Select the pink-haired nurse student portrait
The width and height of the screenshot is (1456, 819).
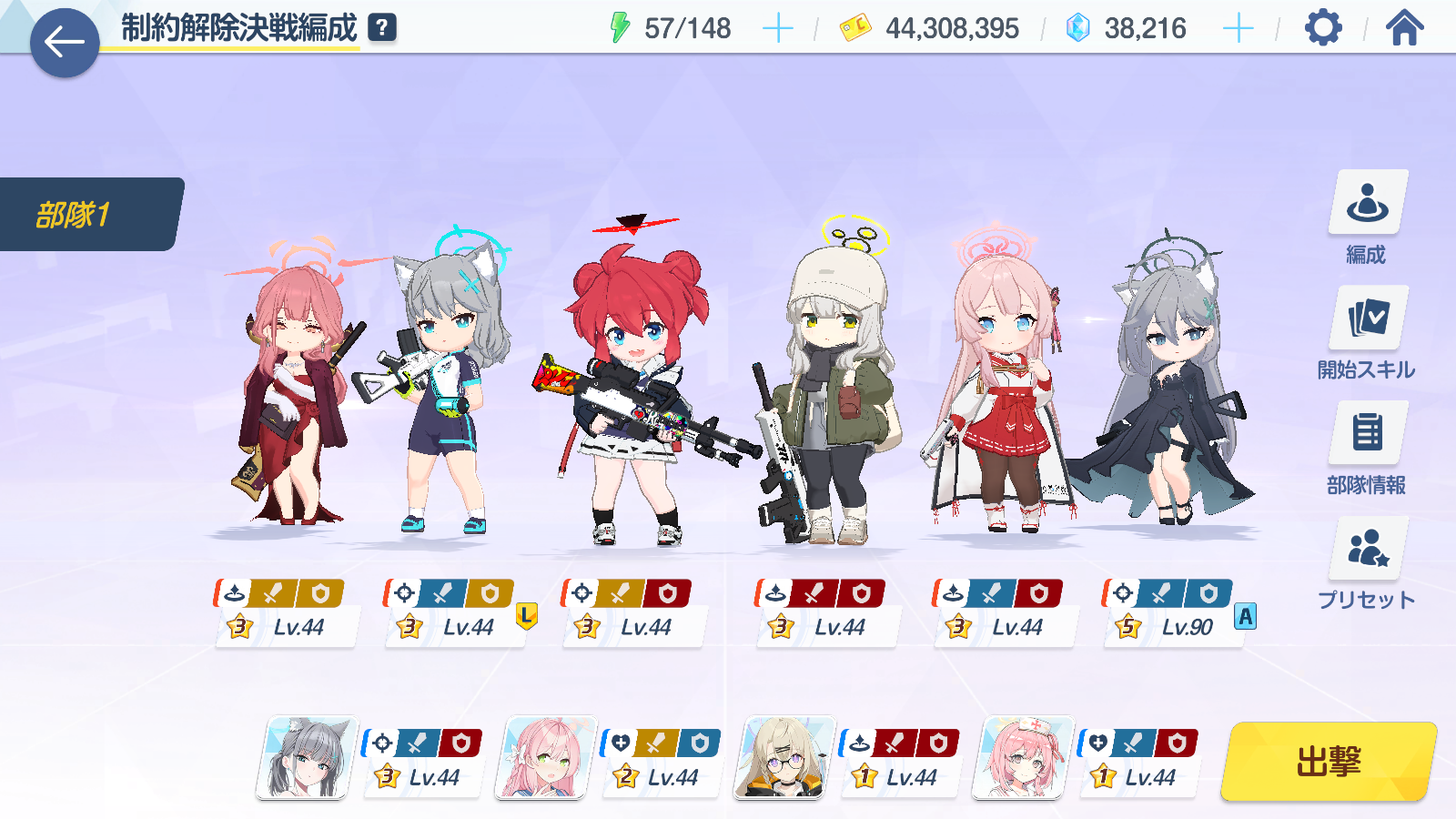(1022, 758)
